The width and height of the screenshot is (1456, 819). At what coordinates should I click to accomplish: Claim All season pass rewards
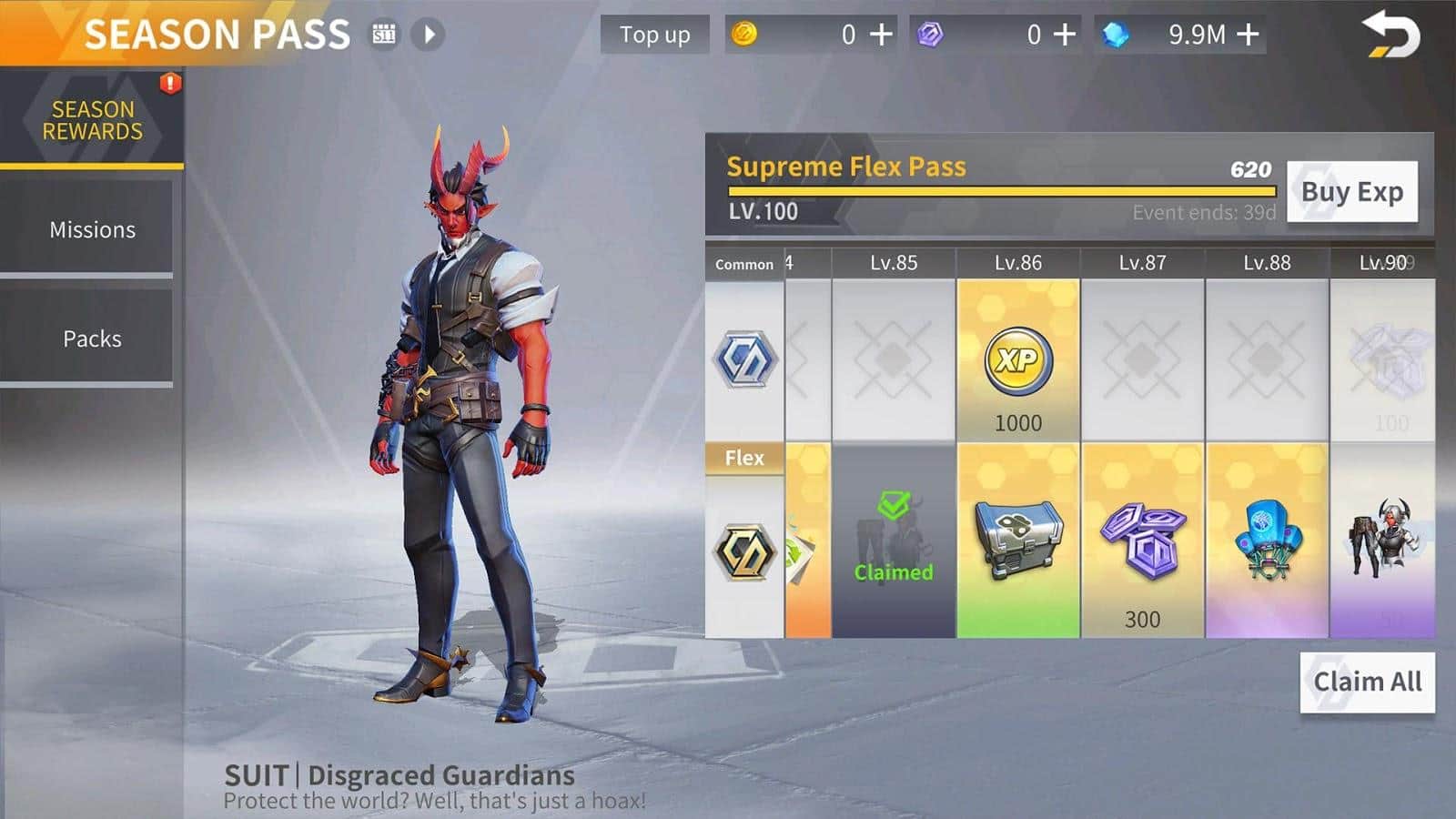[x=1367, y=682]
